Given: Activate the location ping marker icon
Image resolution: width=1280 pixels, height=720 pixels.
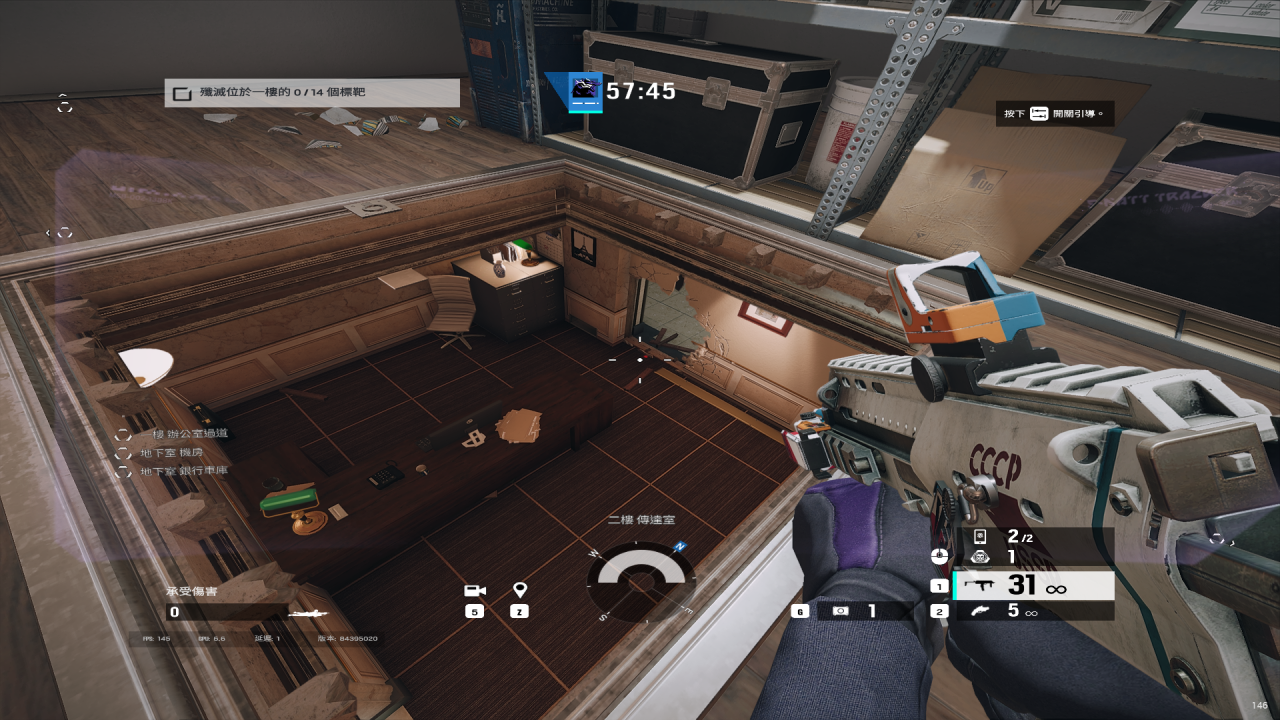Looking at the screenshot, I should click(519, 591).
